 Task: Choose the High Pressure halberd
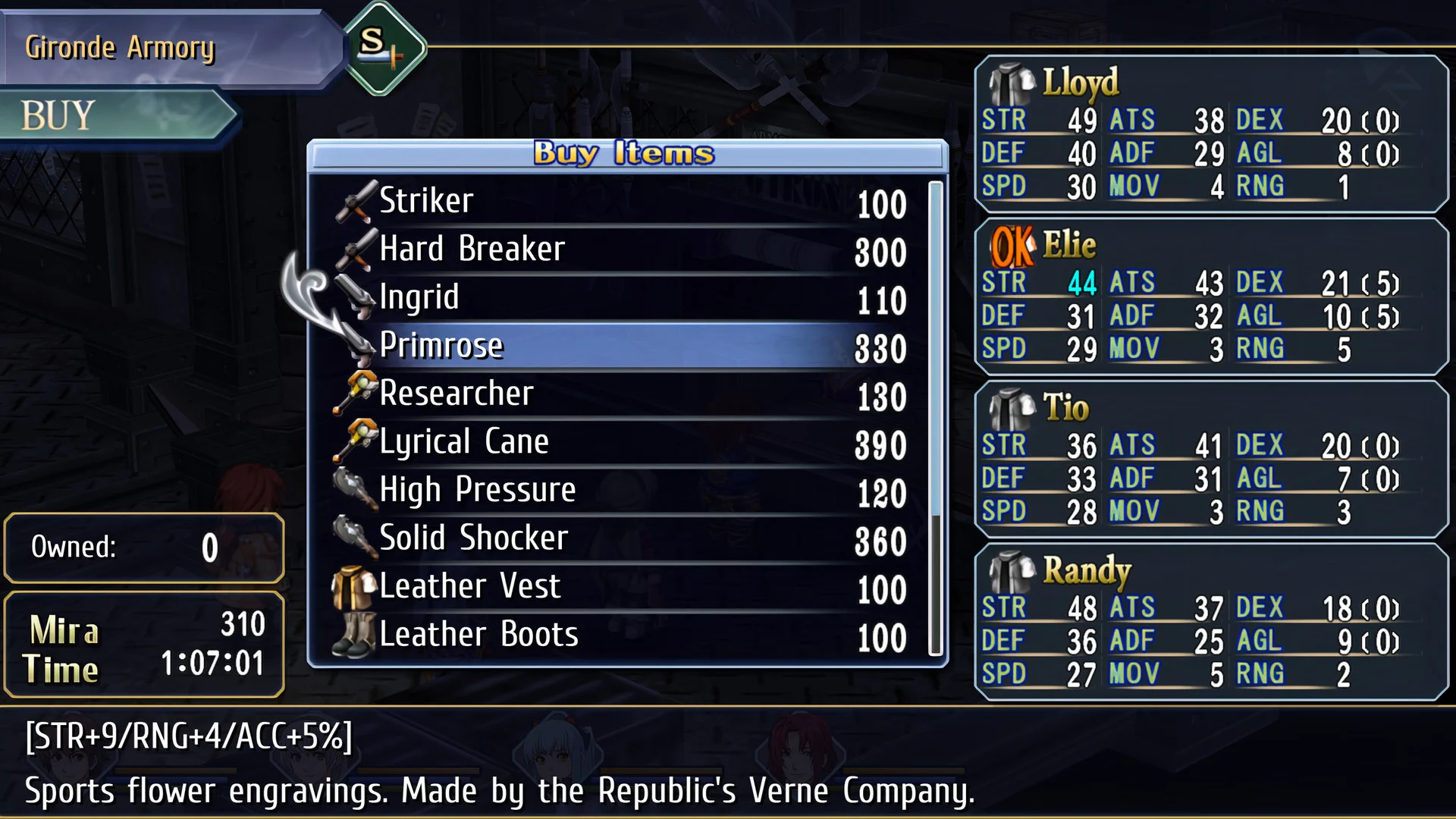tap(622, 491)
